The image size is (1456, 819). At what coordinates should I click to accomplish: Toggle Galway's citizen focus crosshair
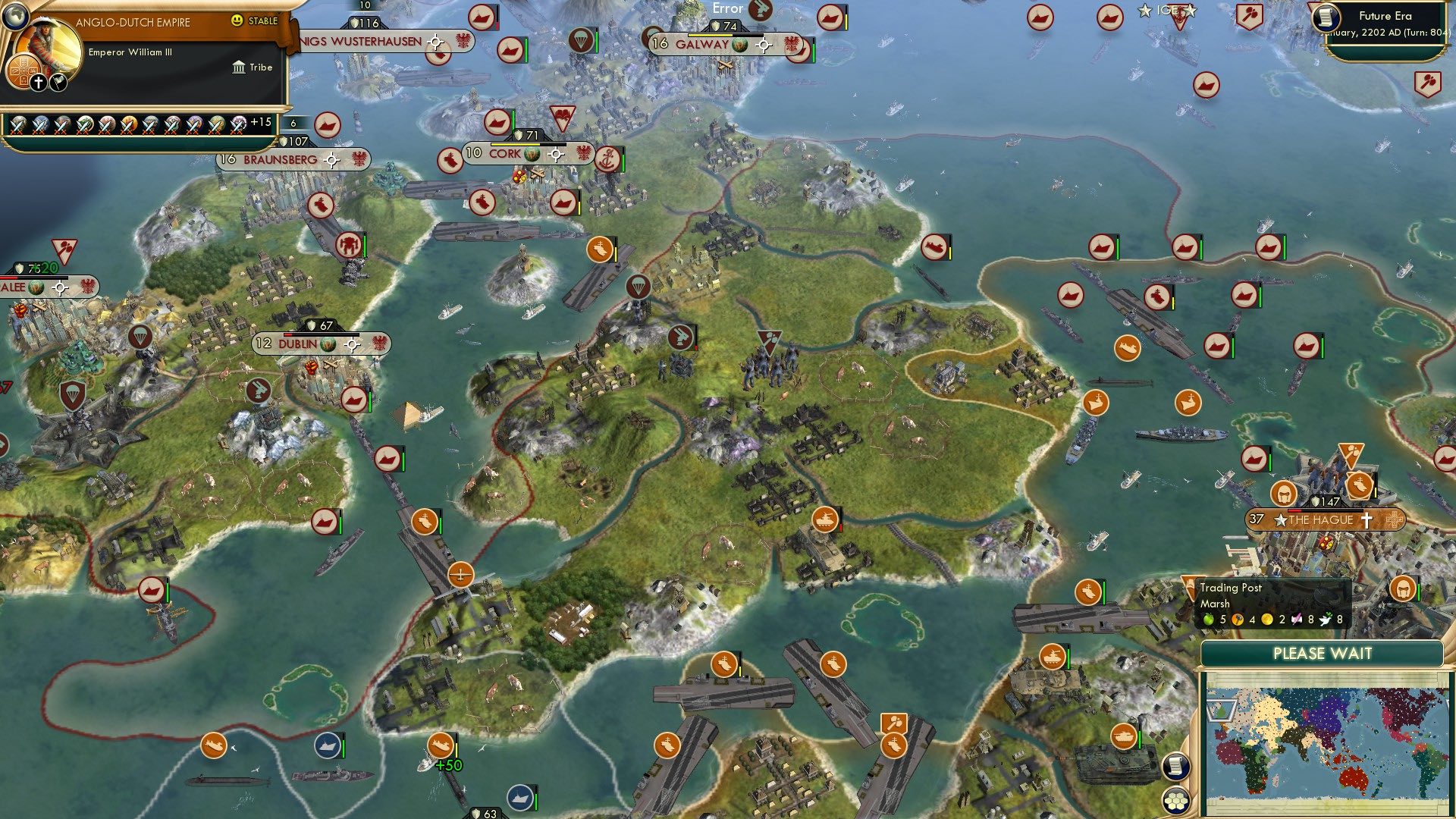764,45
